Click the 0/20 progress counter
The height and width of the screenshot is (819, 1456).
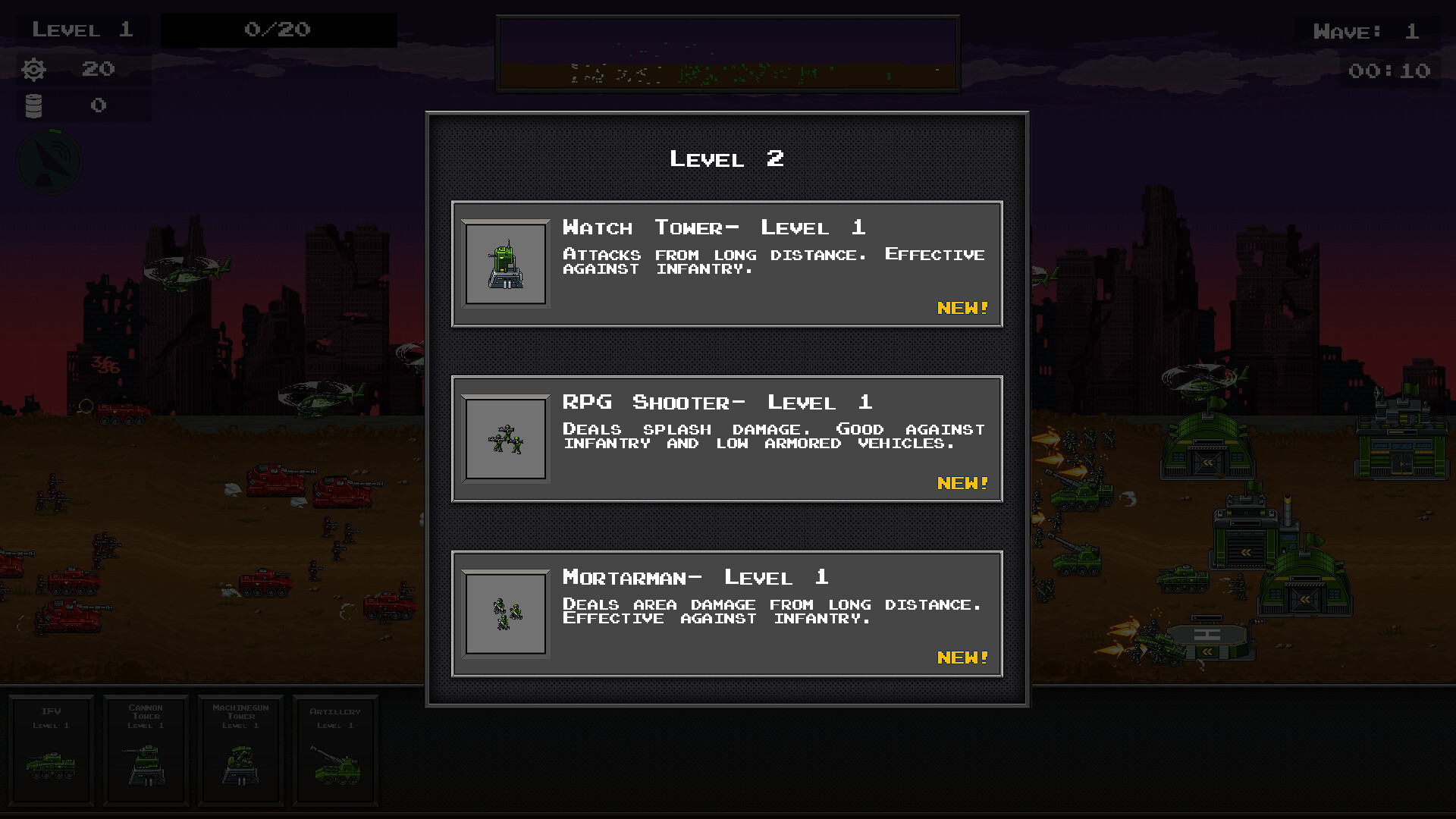point(279,30)
